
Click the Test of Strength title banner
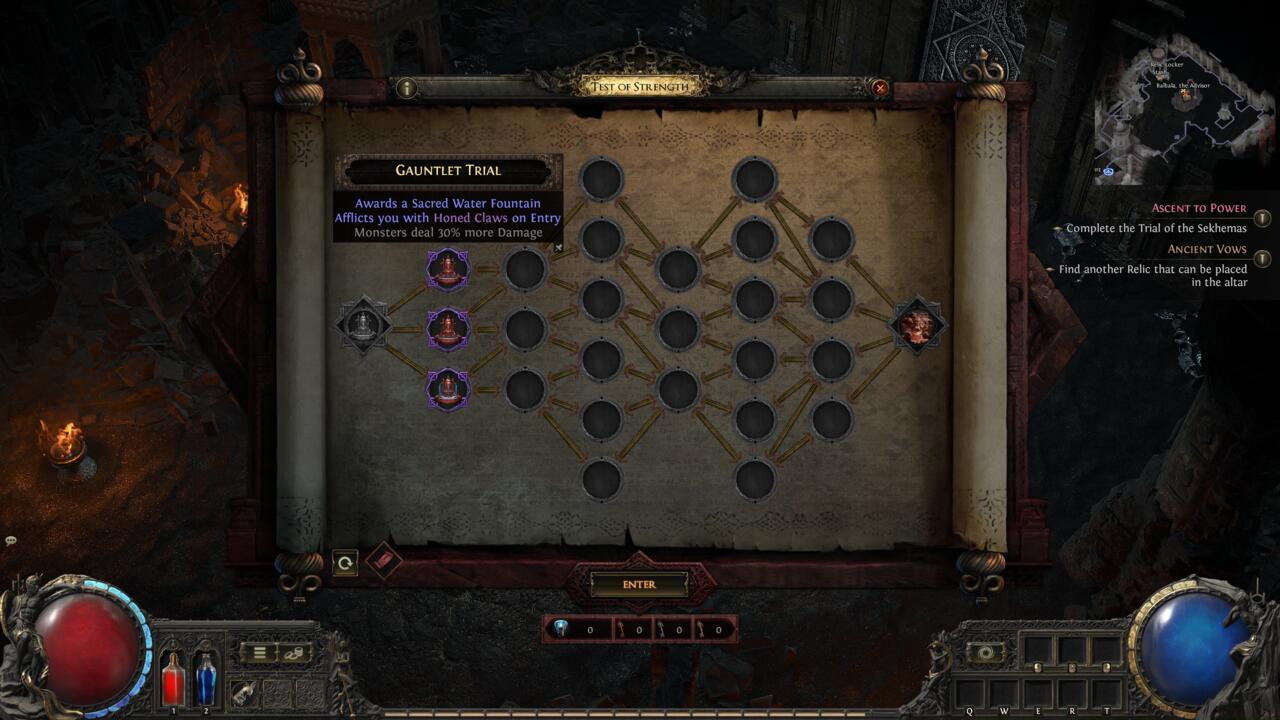coord(640,85)
